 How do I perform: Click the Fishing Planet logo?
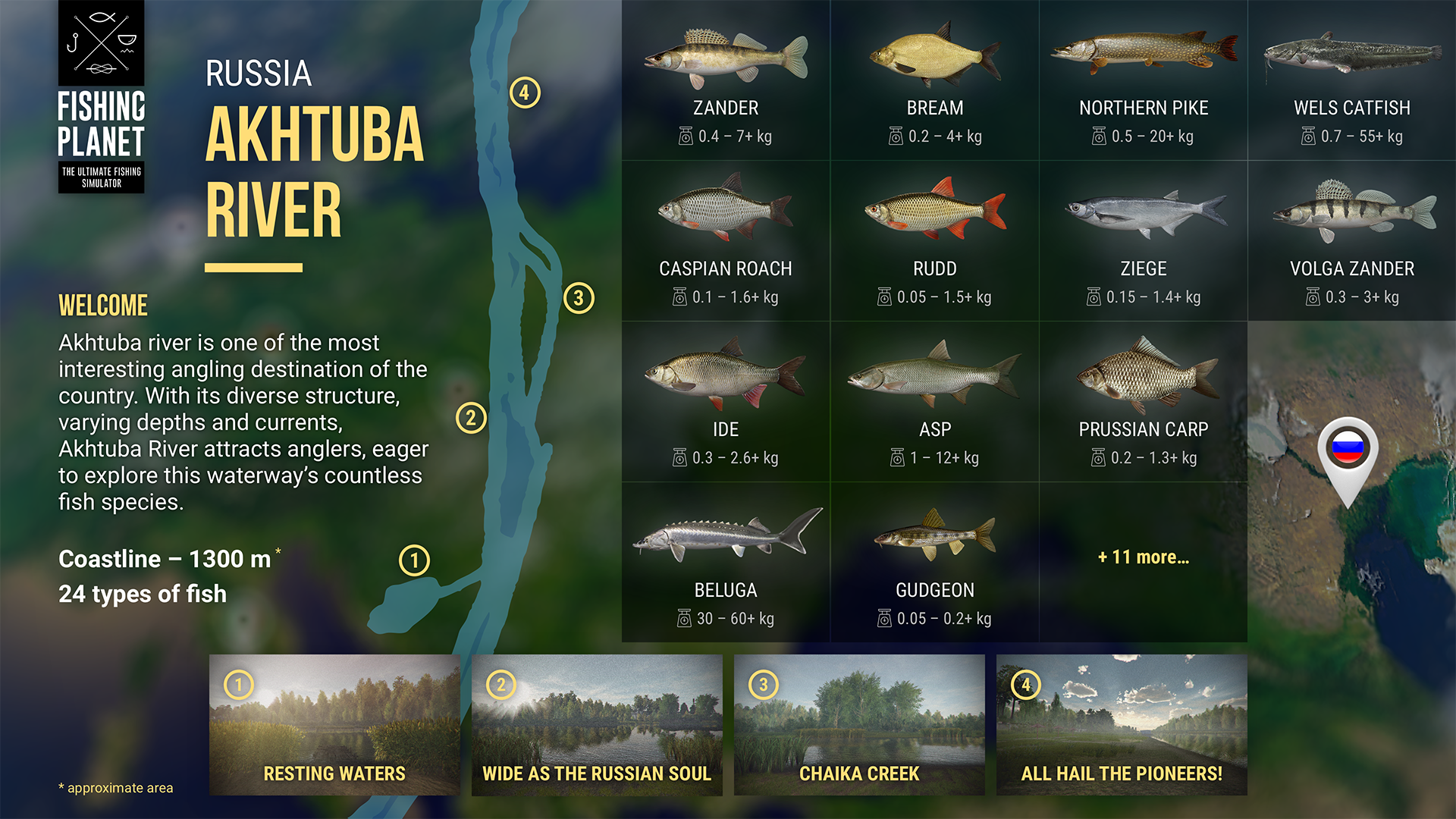point(102,97)
